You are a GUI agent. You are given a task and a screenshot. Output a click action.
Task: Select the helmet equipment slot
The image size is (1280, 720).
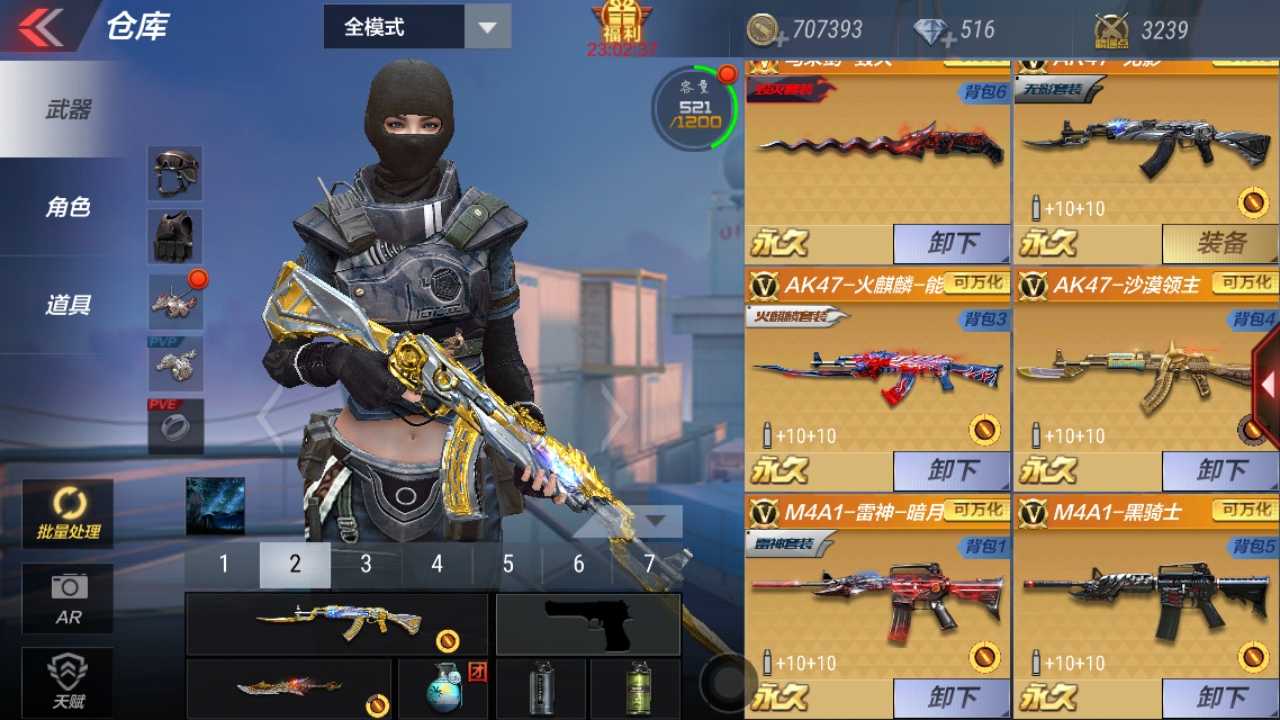(175, 172)
